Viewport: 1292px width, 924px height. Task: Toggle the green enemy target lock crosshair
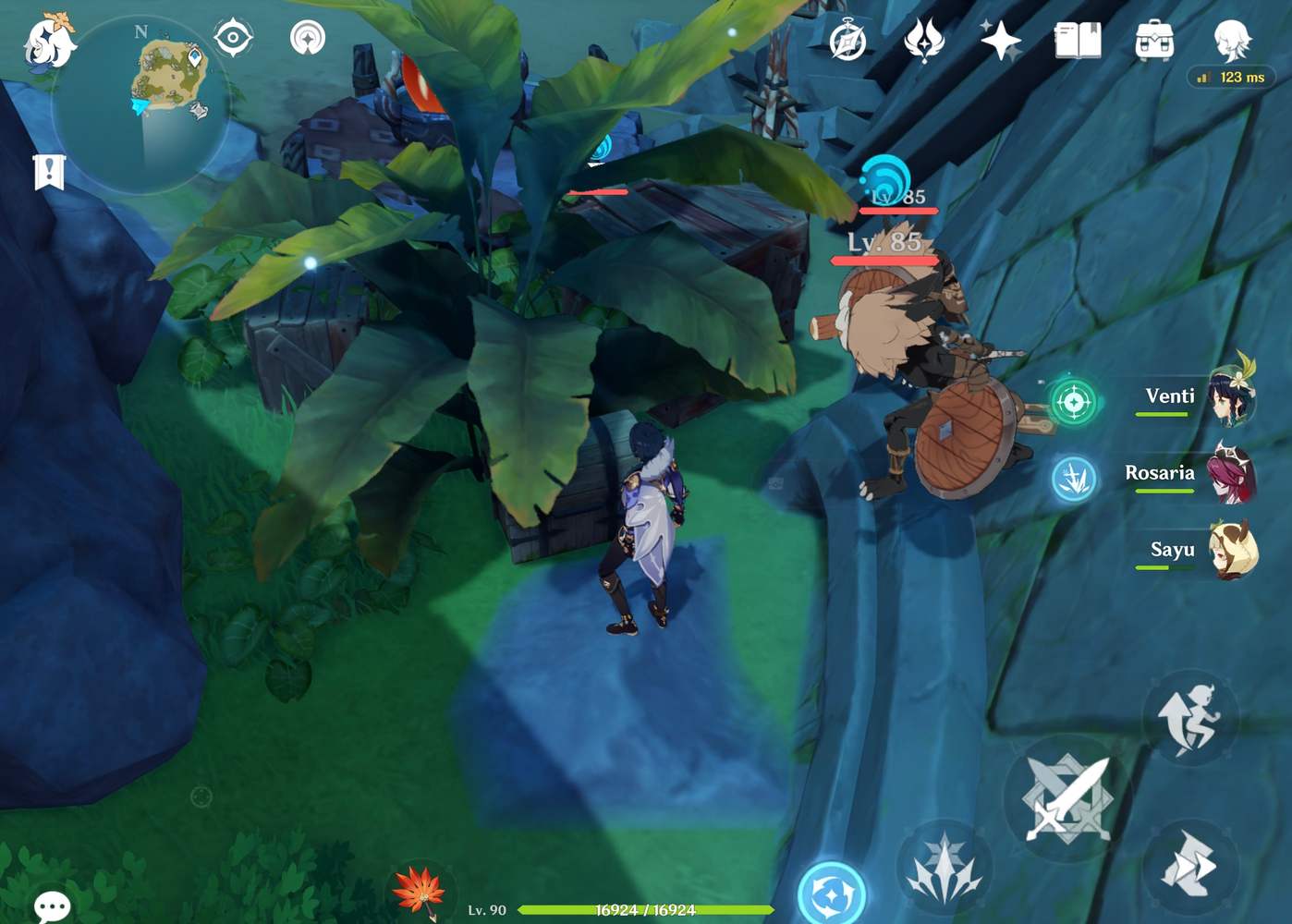[x=1072, y=400]
